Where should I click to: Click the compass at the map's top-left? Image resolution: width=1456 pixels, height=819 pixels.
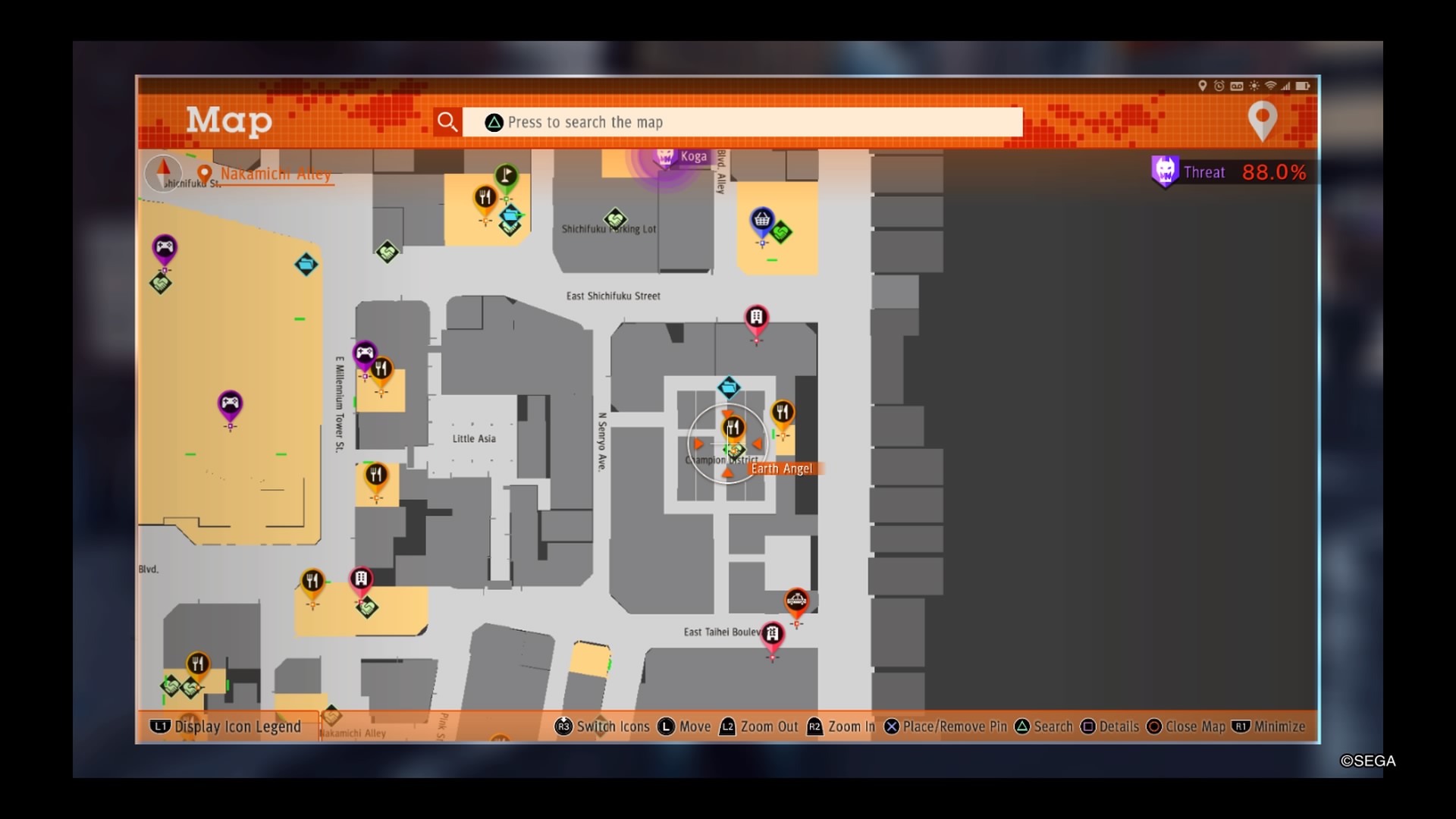[163, 173]
